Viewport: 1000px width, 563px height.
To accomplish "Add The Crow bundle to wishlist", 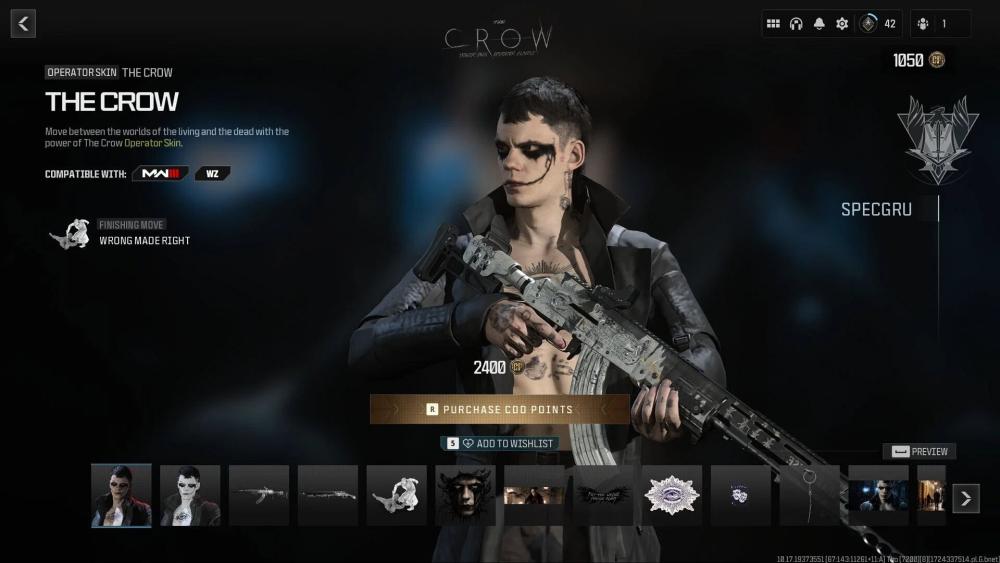I will pyautogui.click(x=499, y=443).
